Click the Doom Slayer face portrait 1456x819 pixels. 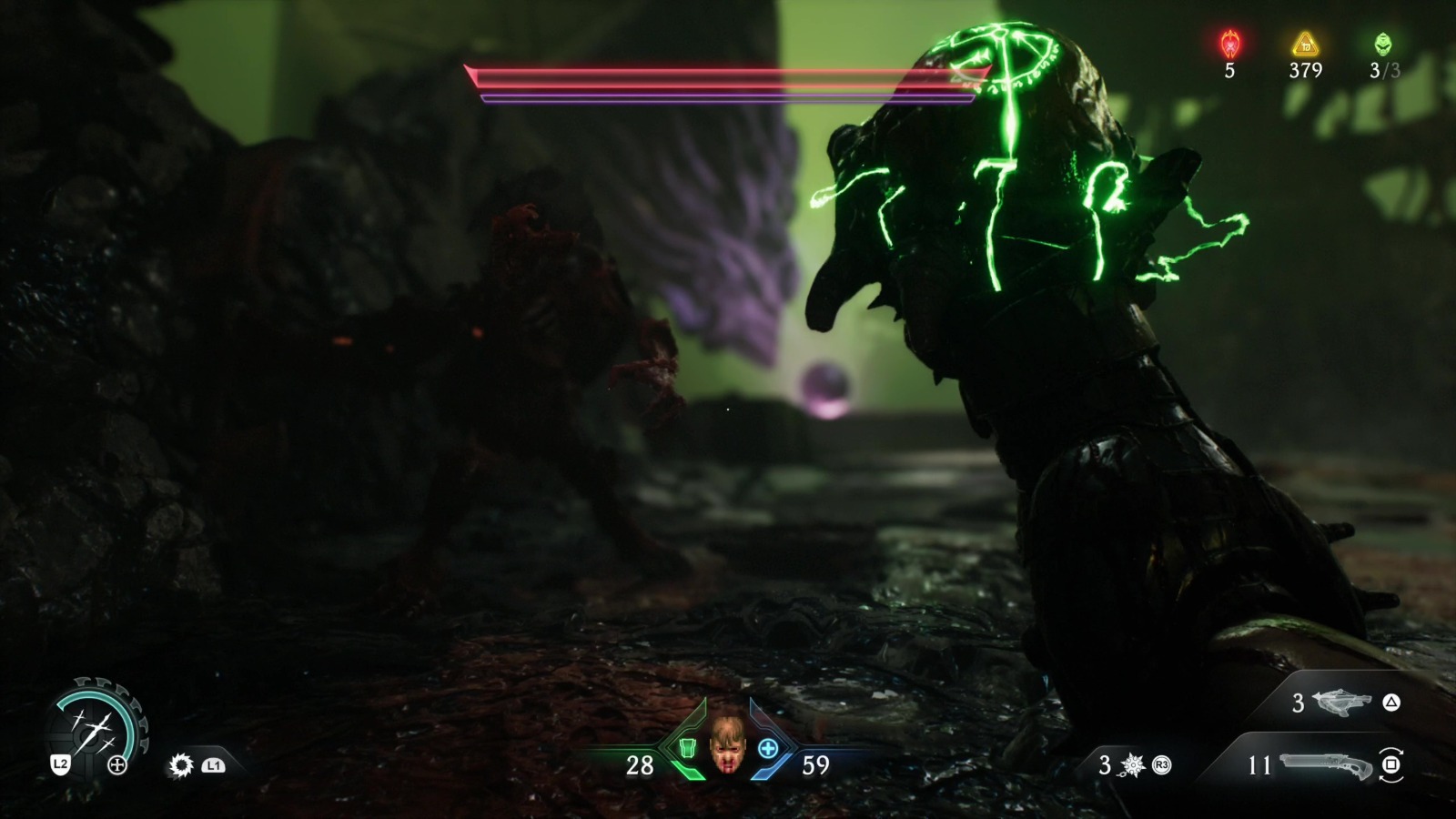726,743
